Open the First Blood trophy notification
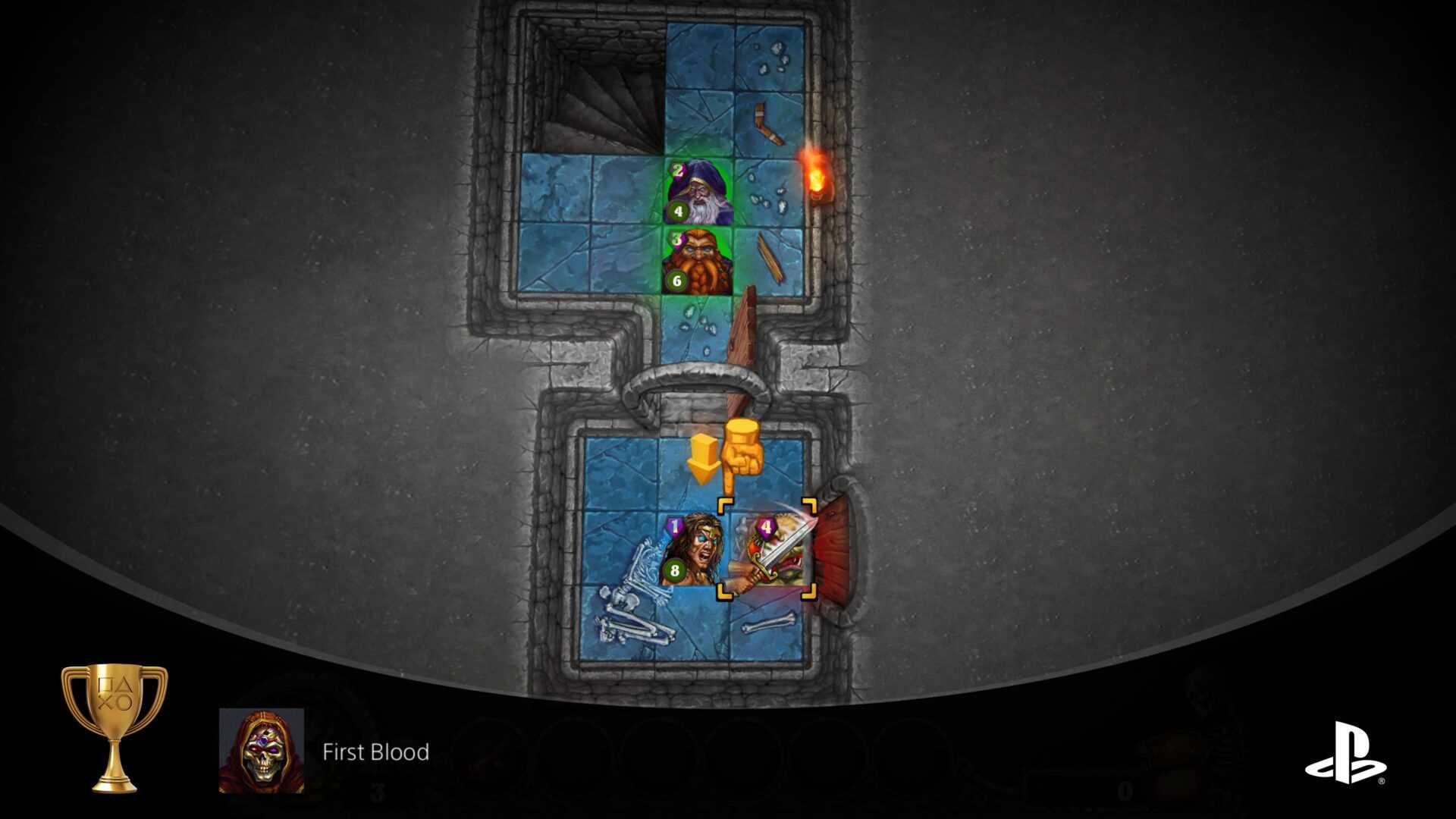Image resolution: width=1456 pixels, height=819 pixels. point(375,752)
